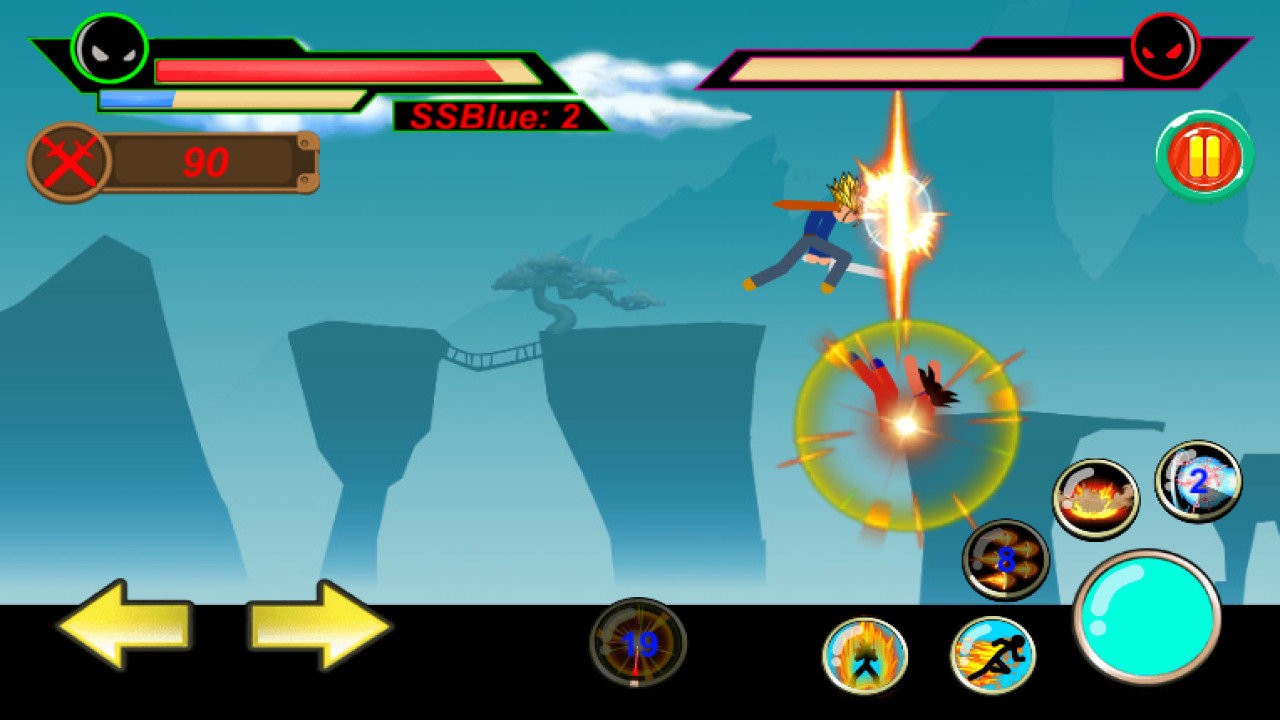Activate the energy sphere skill showing 2
The image size is (1280, 720).
[x=1192, y=483]
